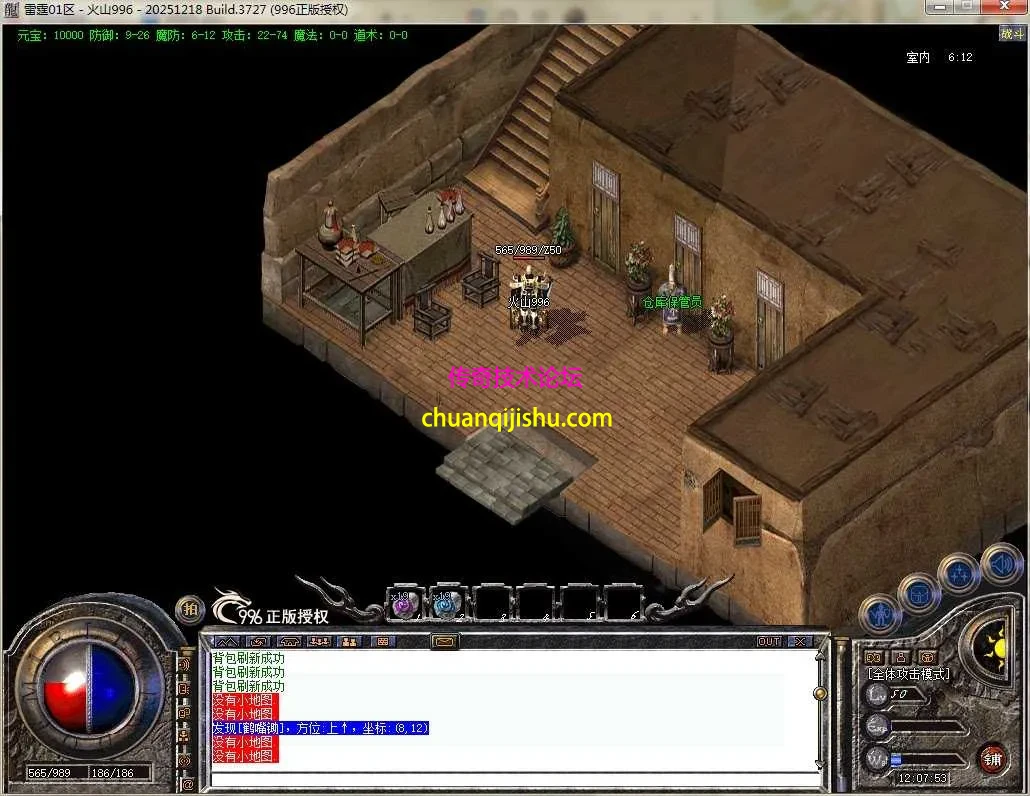Open the mail envelope above the chat
This screenshot has width=1030, height=796.
pyautogui.click(x=445, y=641)
